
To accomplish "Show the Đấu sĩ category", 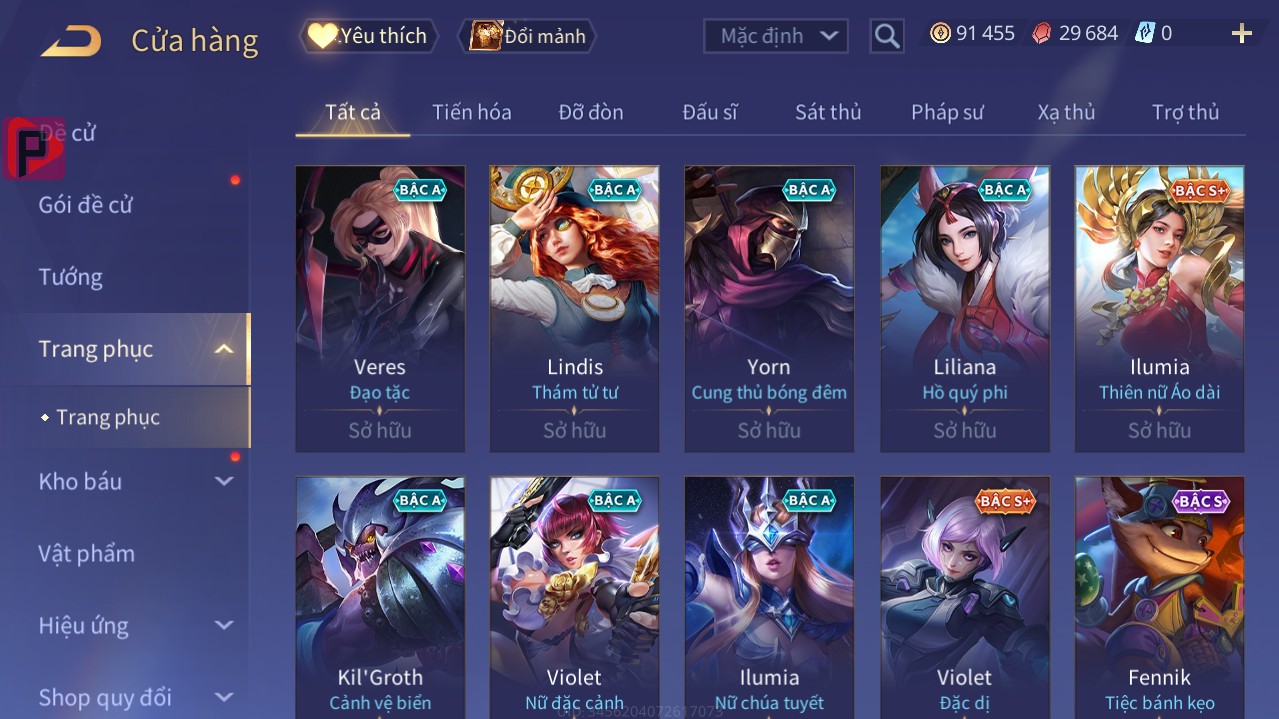I will coord(709,112).
